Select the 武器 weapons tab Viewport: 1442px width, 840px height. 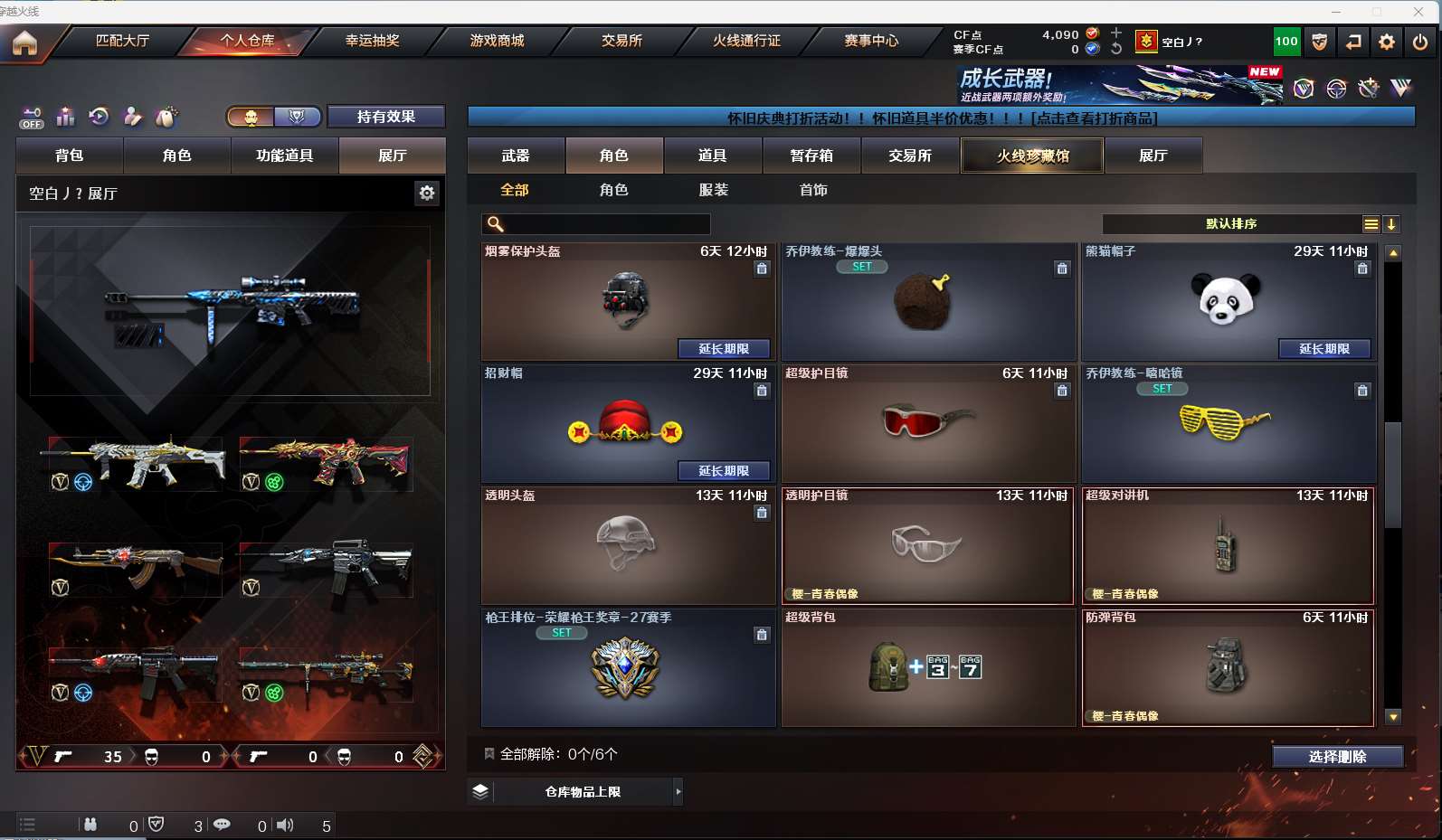516,156
